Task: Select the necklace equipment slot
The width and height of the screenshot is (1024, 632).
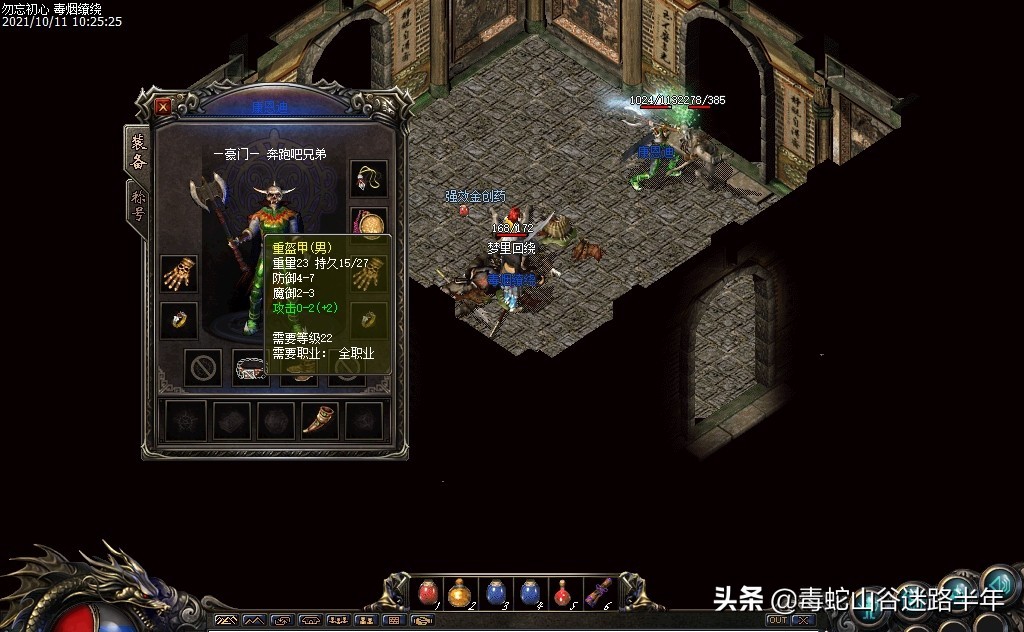Action: (x=369, y=179)
